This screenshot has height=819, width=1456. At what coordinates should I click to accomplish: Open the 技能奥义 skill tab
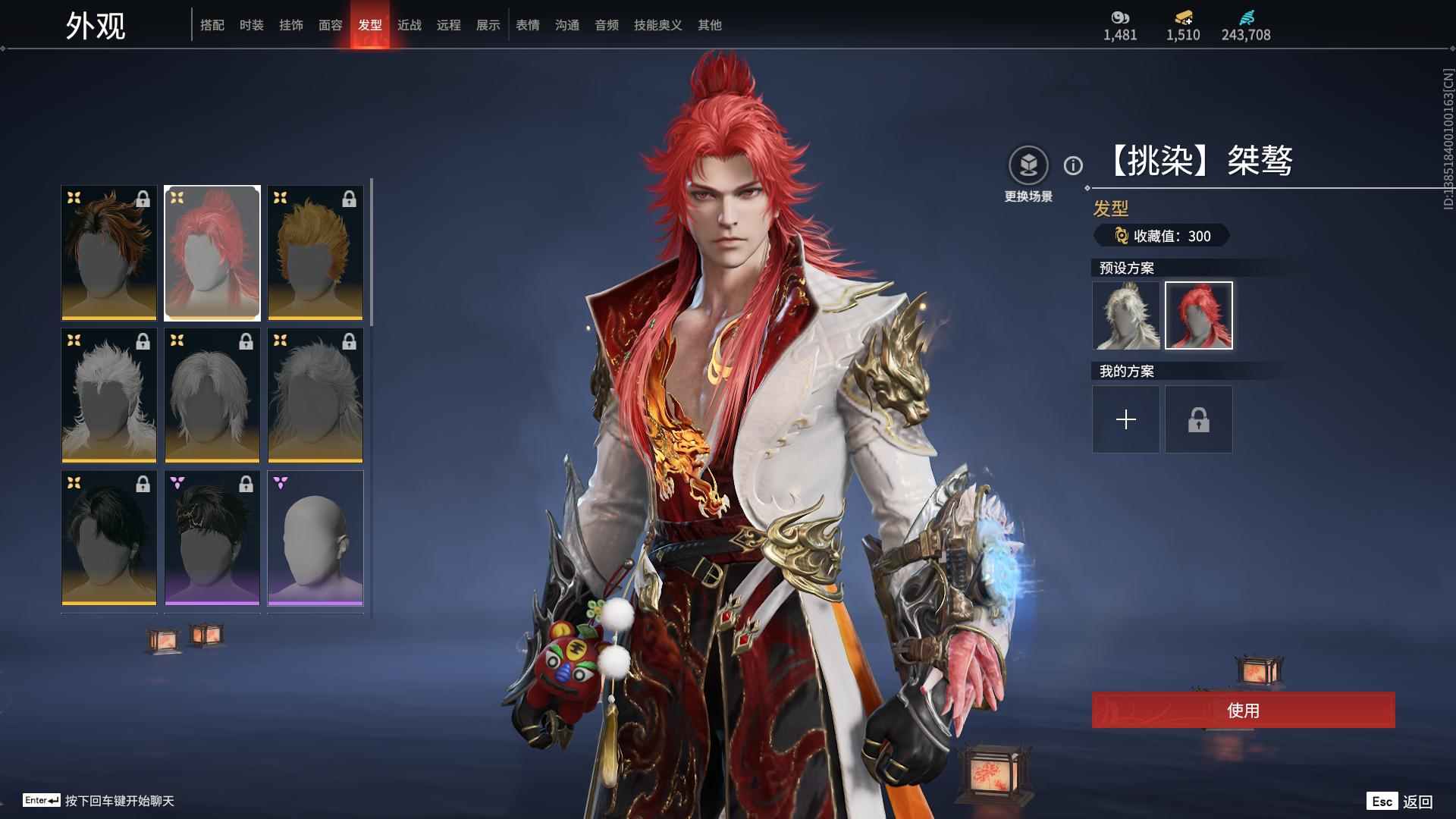click(x=658, y=25)
